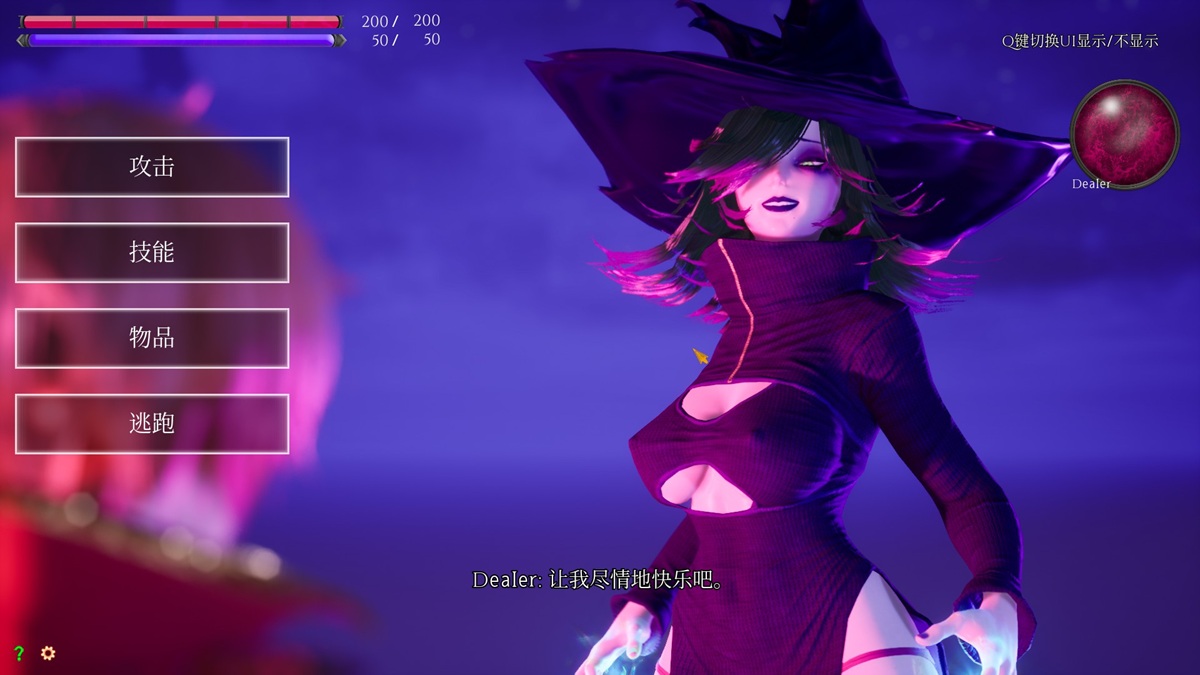Open the 物品 items menu
The width and height of the screenshot is (1200, 675).
click(x=152, y=338)
